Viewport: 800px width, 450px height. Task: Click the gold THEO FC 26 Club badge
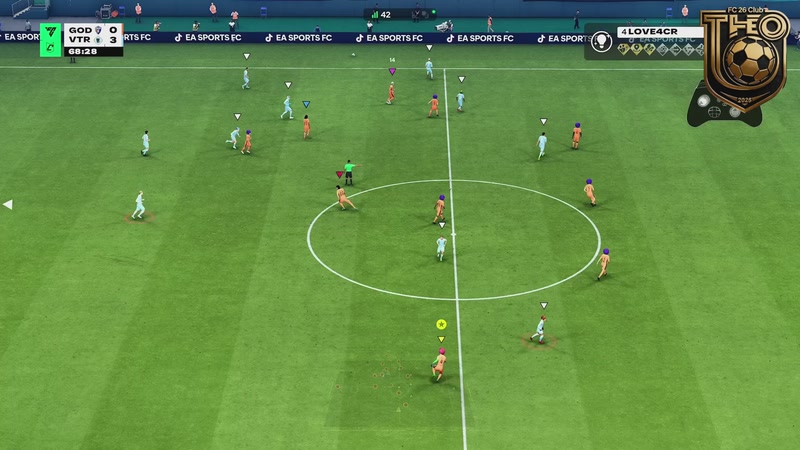pyautogui.click(x=744, y=58)
